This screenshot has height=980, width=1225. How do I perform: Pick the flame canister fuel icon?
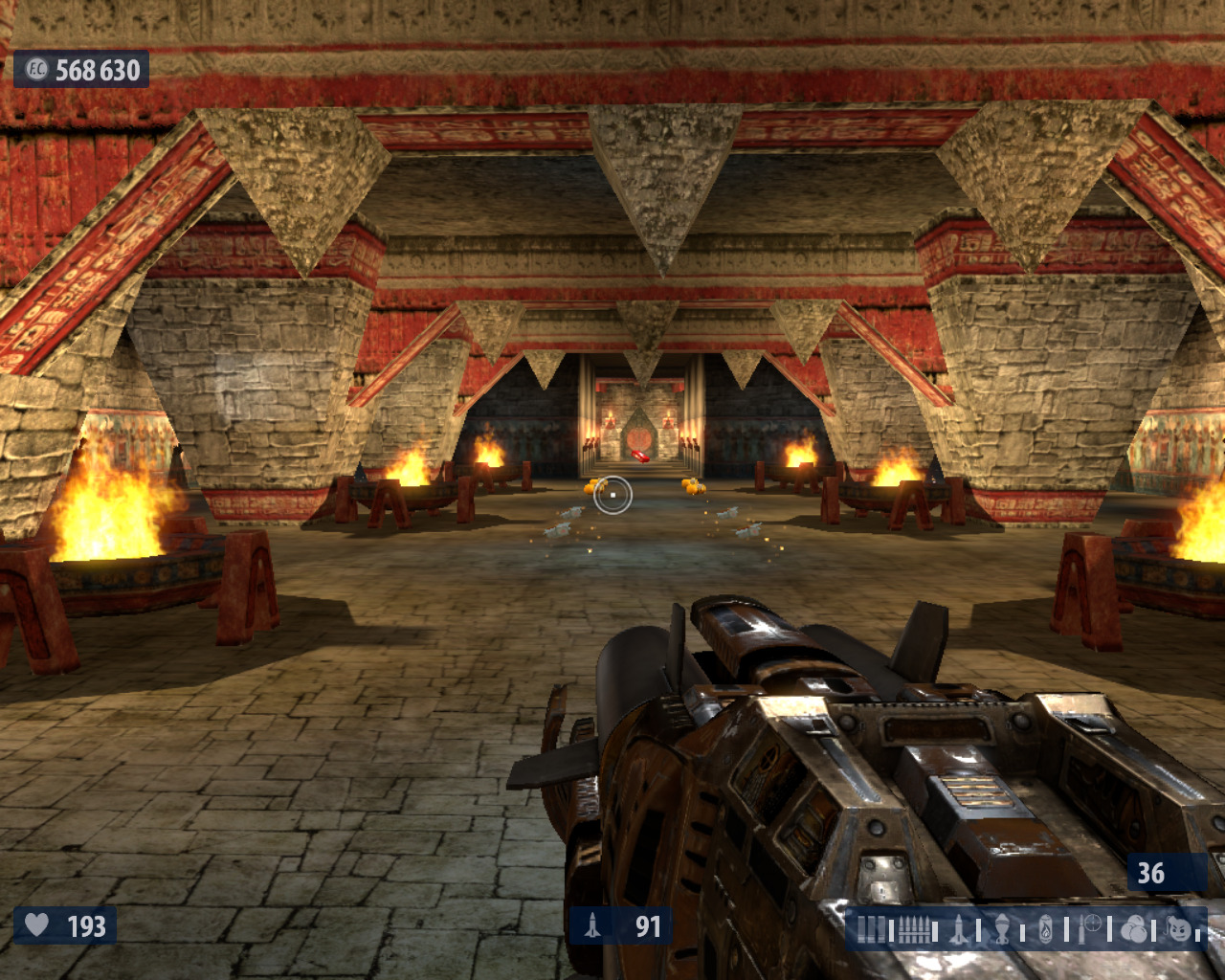[x=1046, y=929]
